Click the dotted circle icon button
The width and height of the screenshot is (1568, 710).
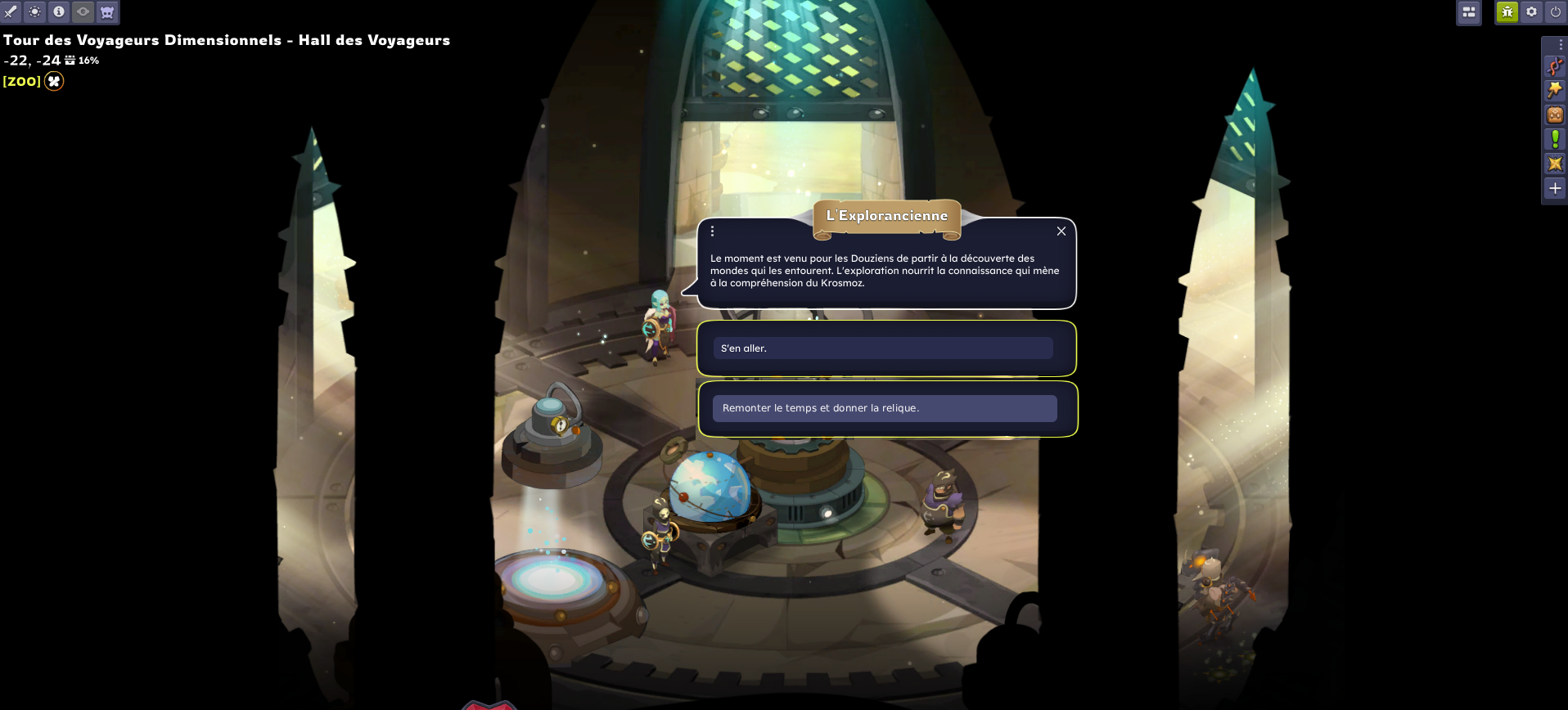pyautogui.click(x=35, y=12)
